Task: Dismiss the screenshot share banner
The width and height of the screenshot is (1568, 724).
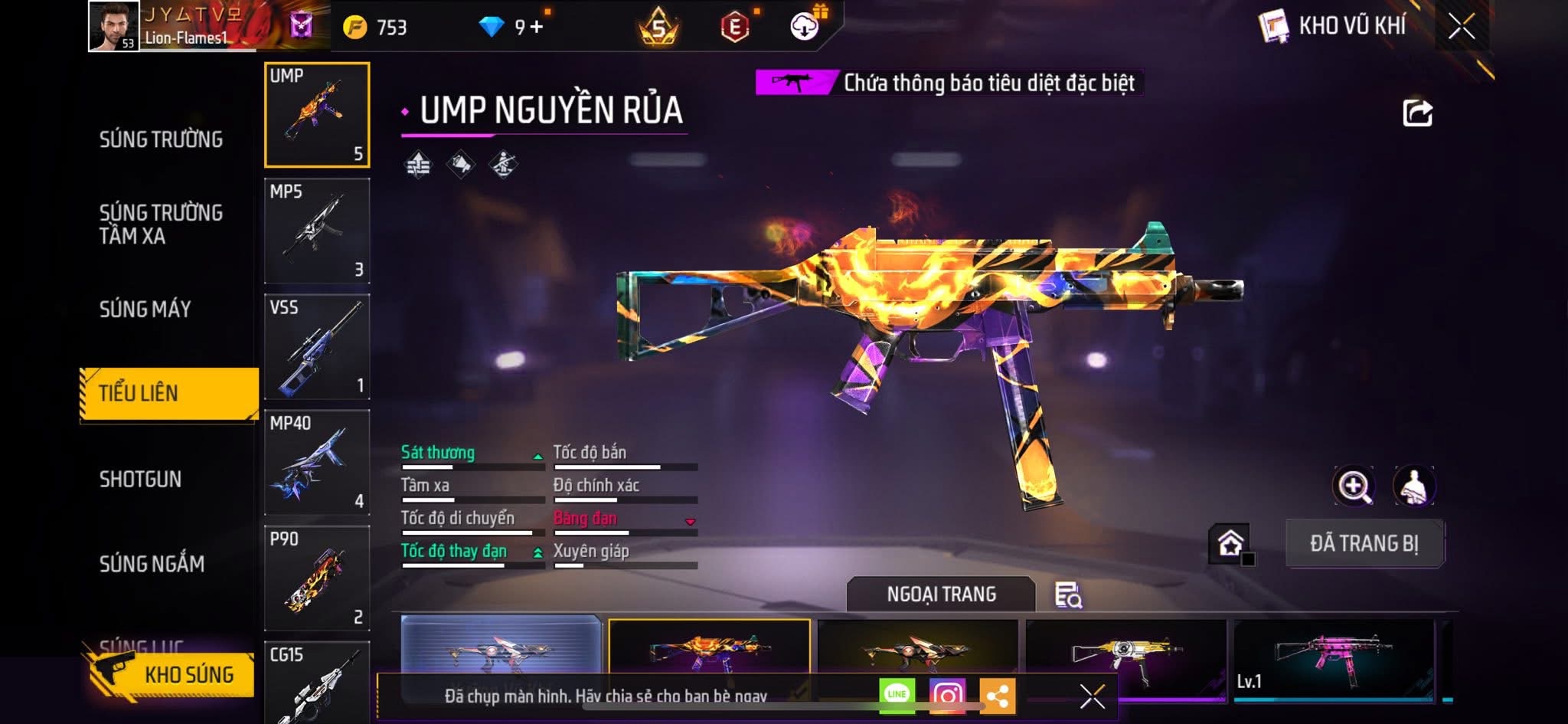Action: (1093, 696)
